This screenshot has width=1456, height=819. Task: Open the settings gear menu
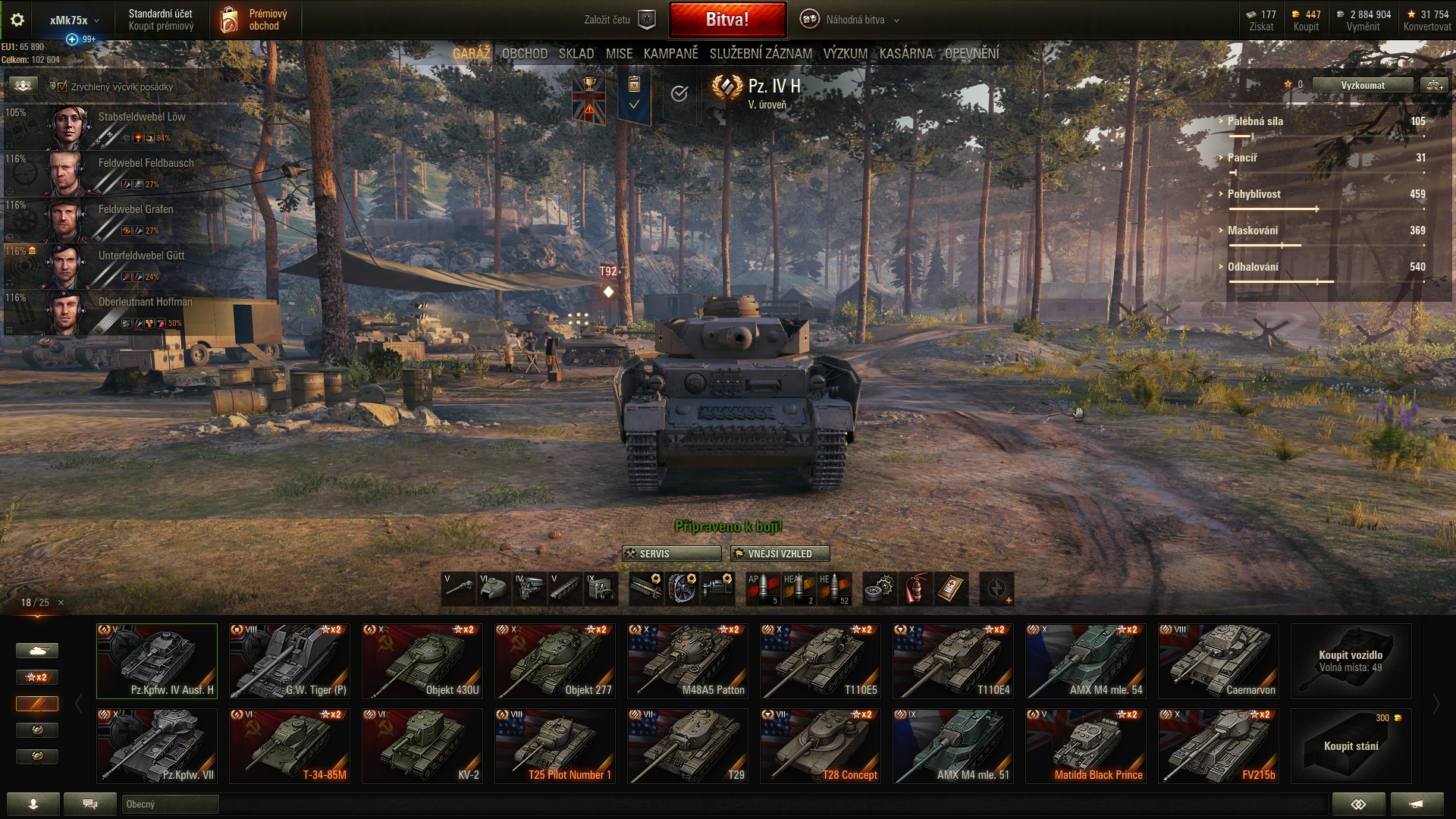(x=17, y=20)
